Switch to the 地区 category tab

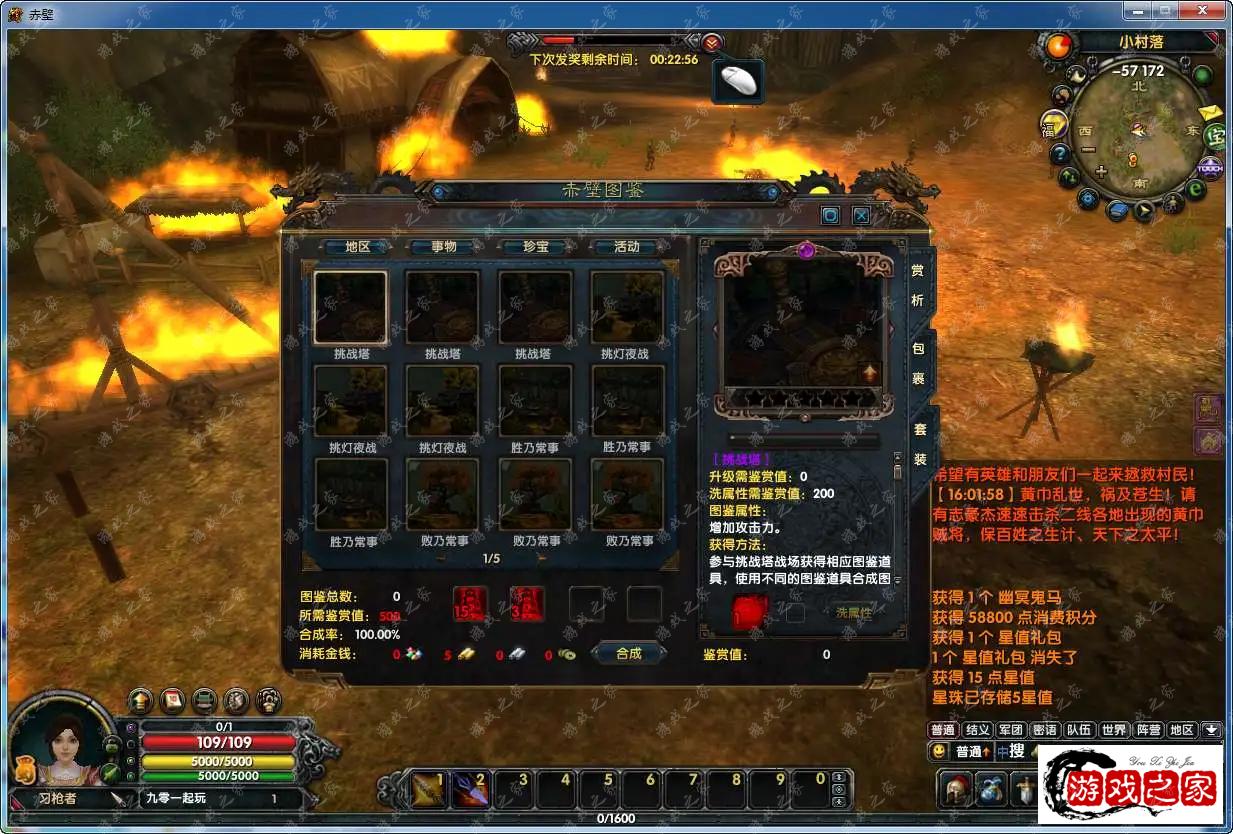[x=357, y=247]
